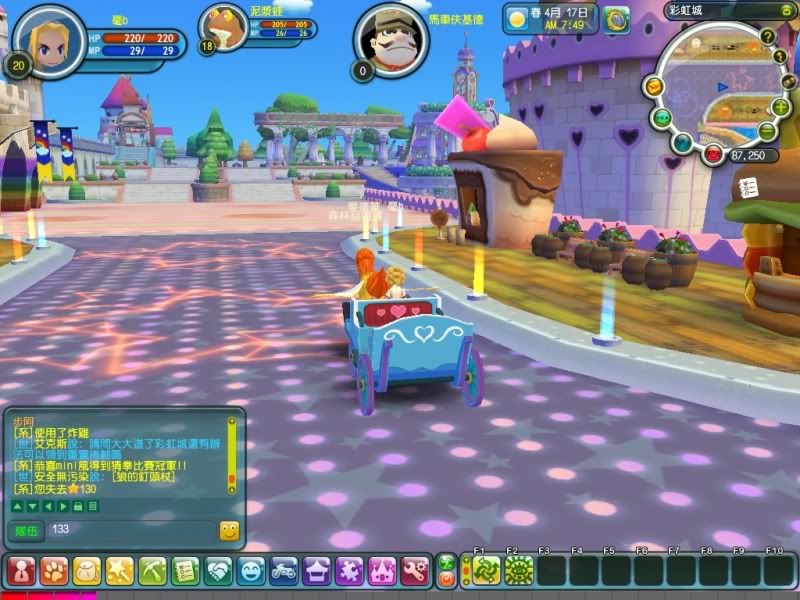Screen dimensions: 800x600
Task: Switch the chat channel using the 隊伍 button
Action: click(27, 530)
